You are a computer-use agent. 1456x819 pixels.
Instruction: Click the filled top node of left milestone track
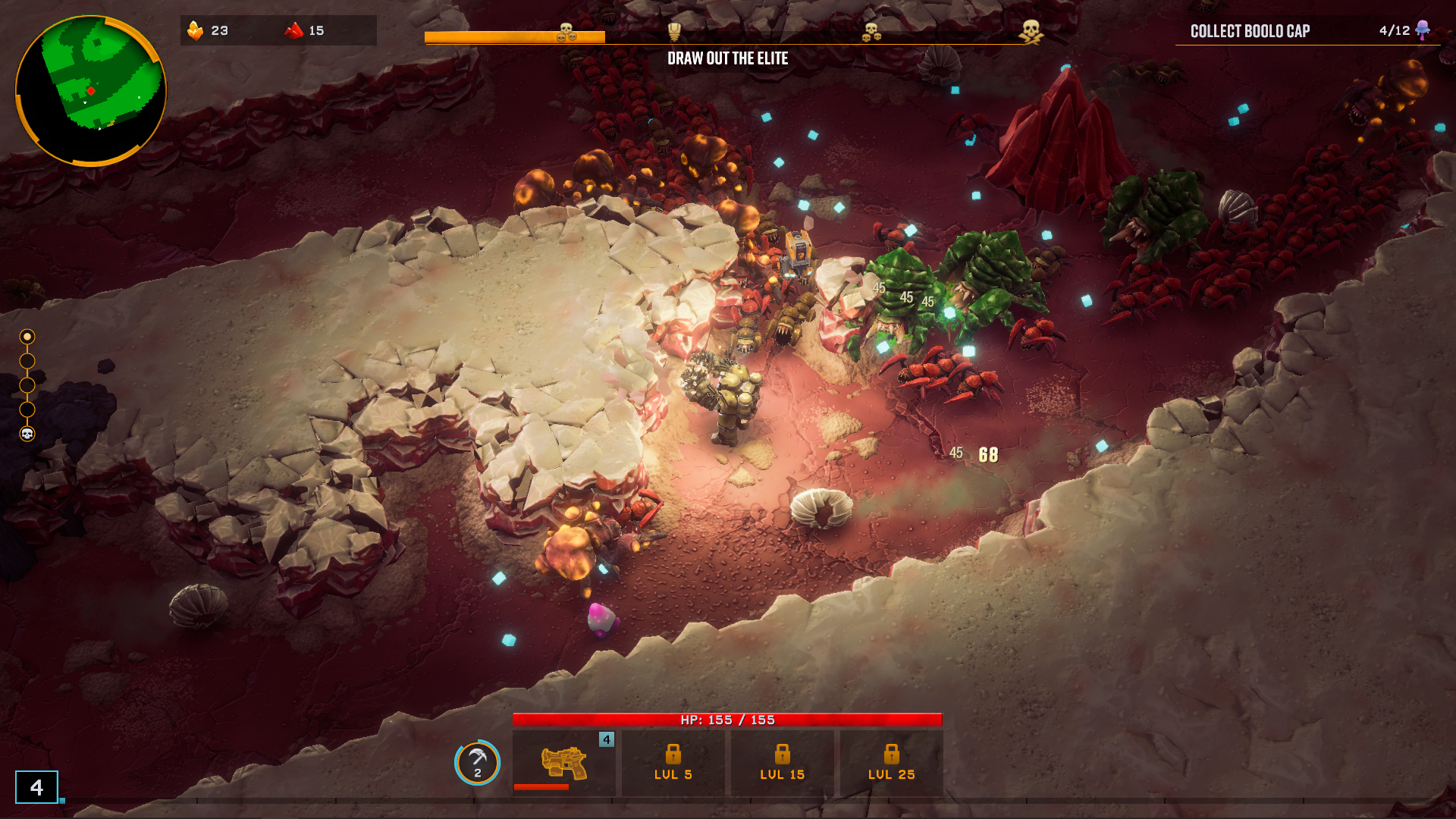29,334
